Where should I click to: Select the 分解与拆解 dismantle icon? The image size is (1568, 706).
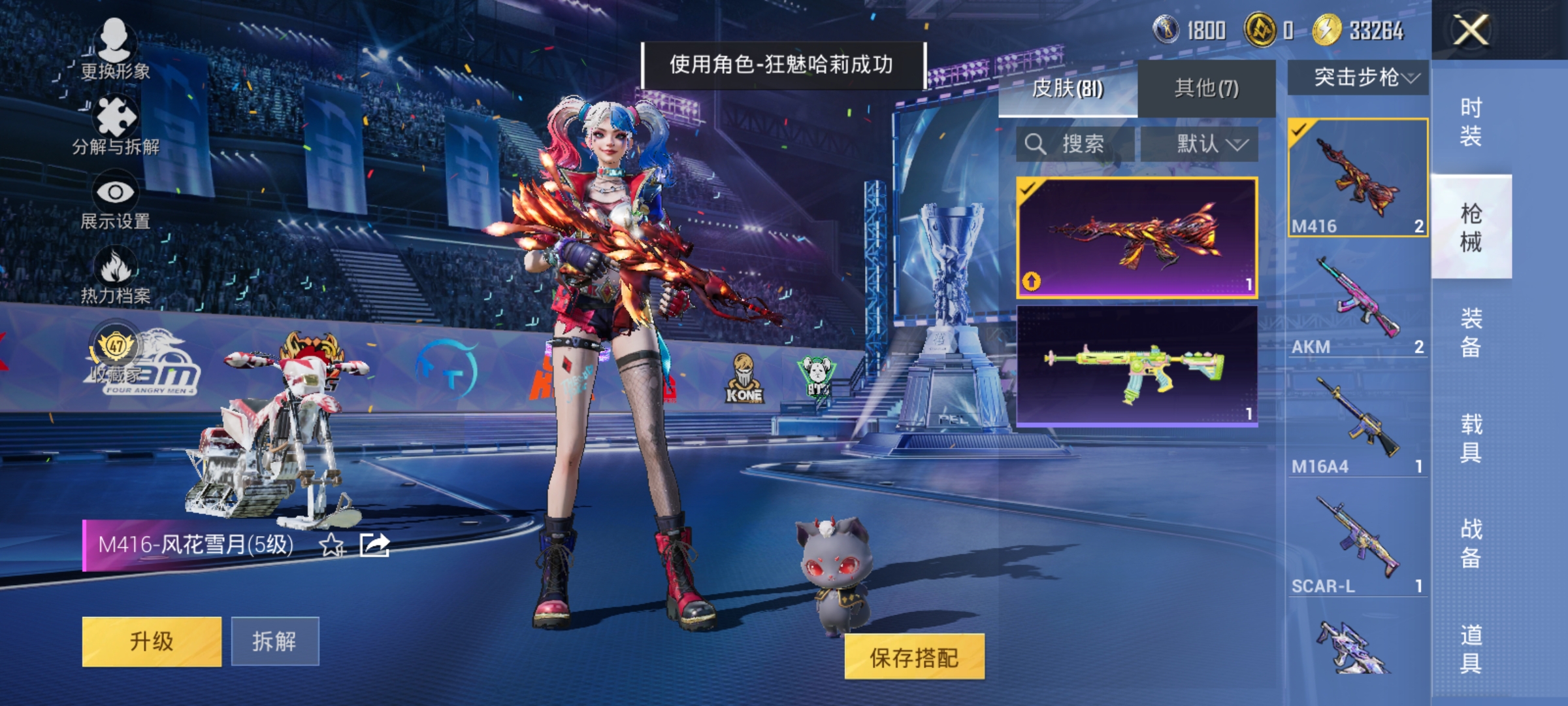(114, 118)
